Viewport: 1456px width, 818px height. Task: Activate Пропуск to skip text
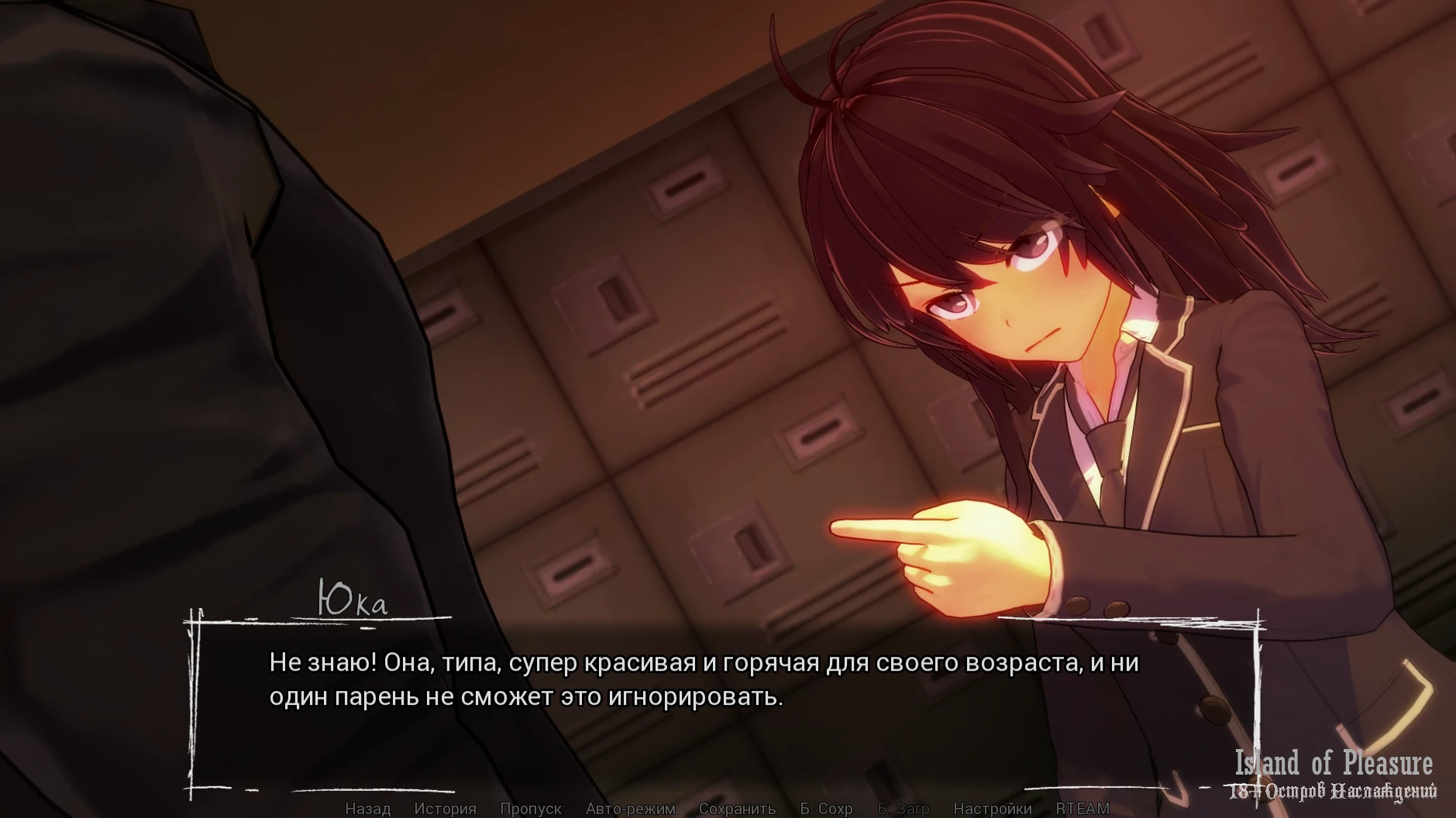click(531, 809)
